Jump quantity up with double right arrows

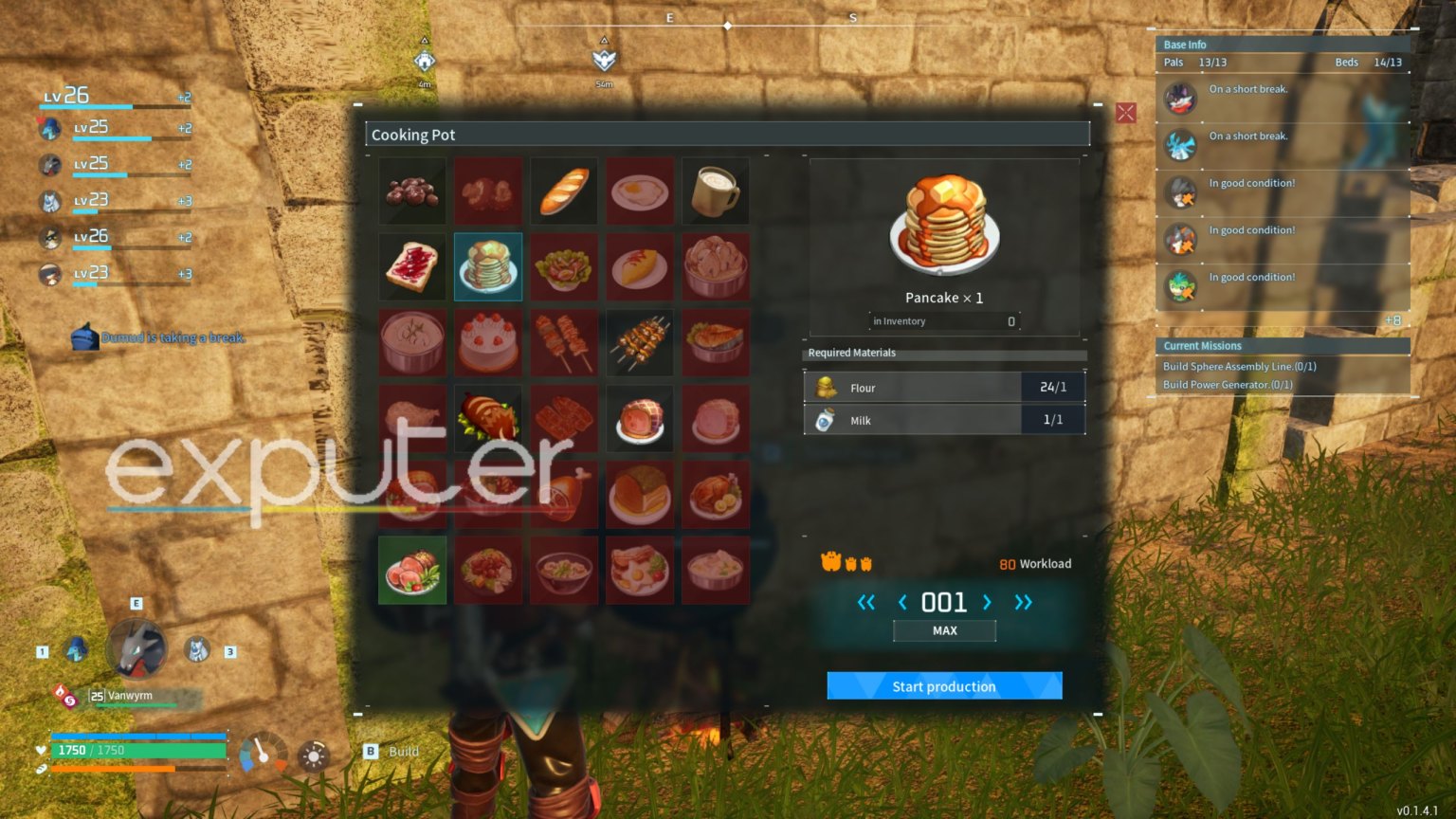coord(1023,602)
